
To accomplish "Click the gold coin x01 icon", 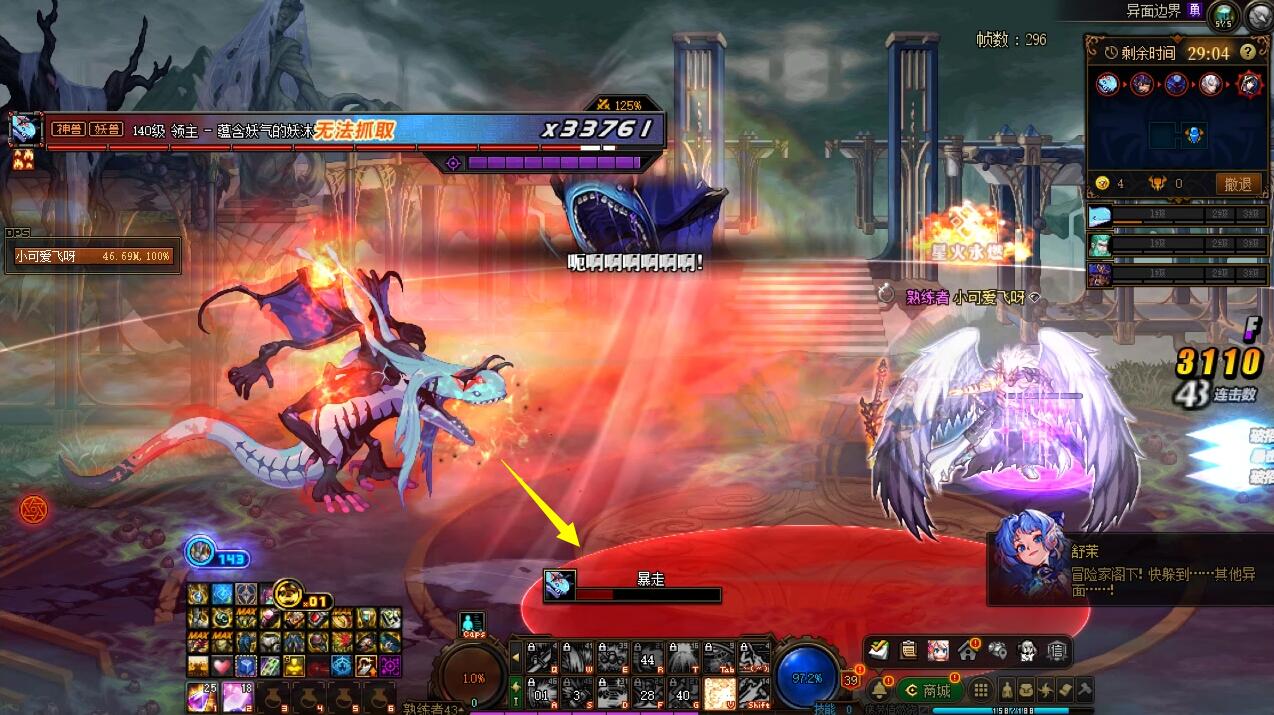I will tap(288, 593).
